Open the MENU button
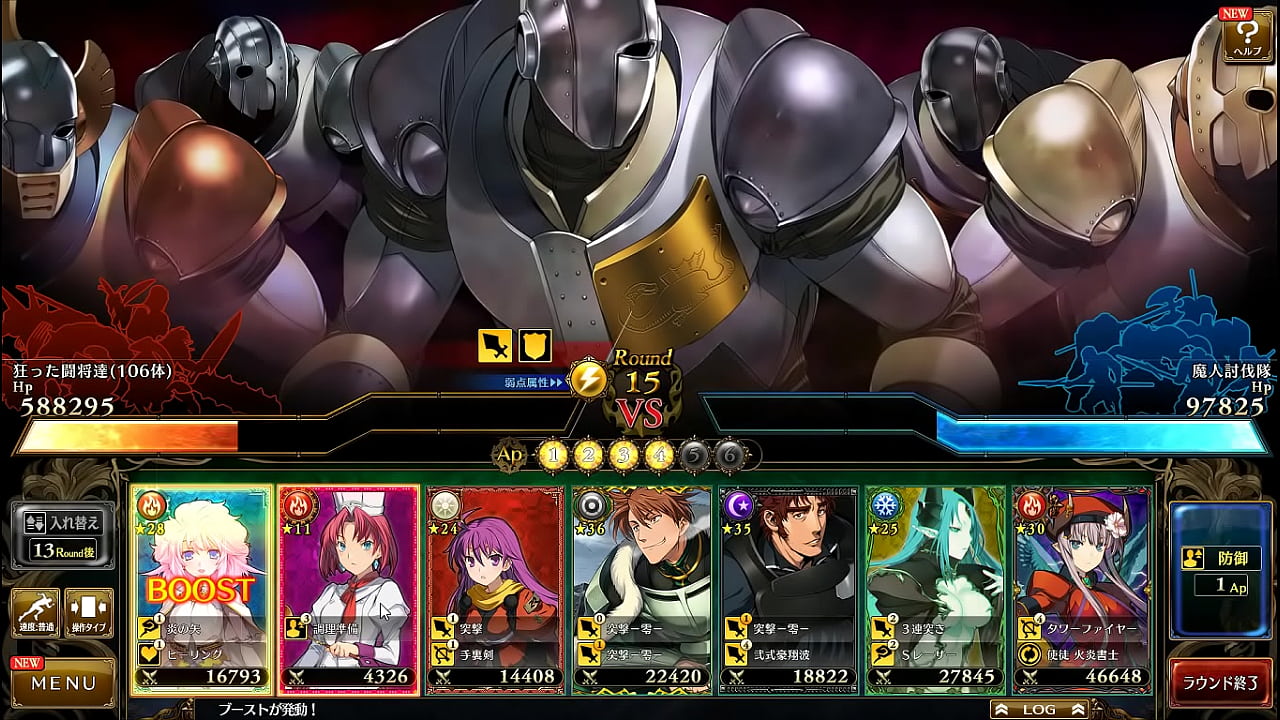This screenshot has width=1280, height=720. pos(63,684)
